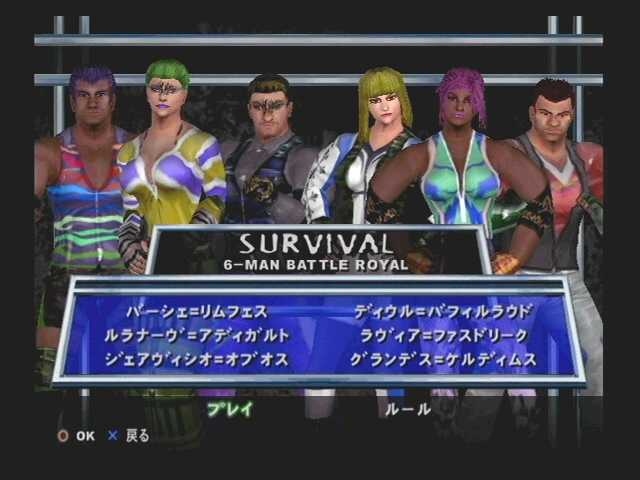Click the グランデス=ケルディムス entry
The image size is (640, 480).
pos(444,359)
